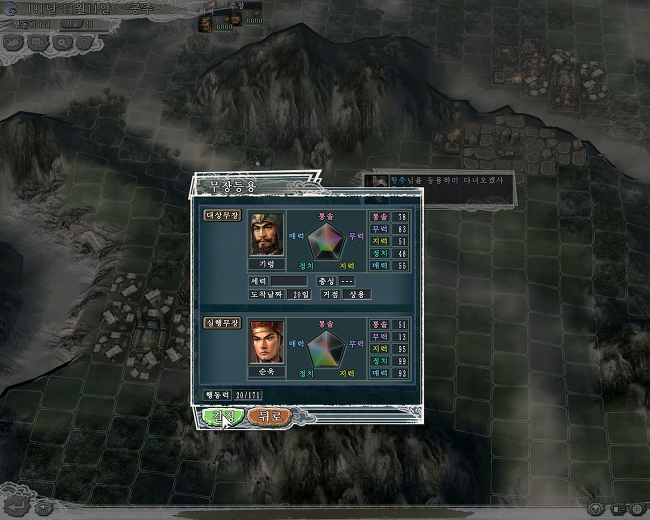Select the portrait of executing officer 순욱
650x520 pixels.
pyautogui.click(x=267, y=342)
